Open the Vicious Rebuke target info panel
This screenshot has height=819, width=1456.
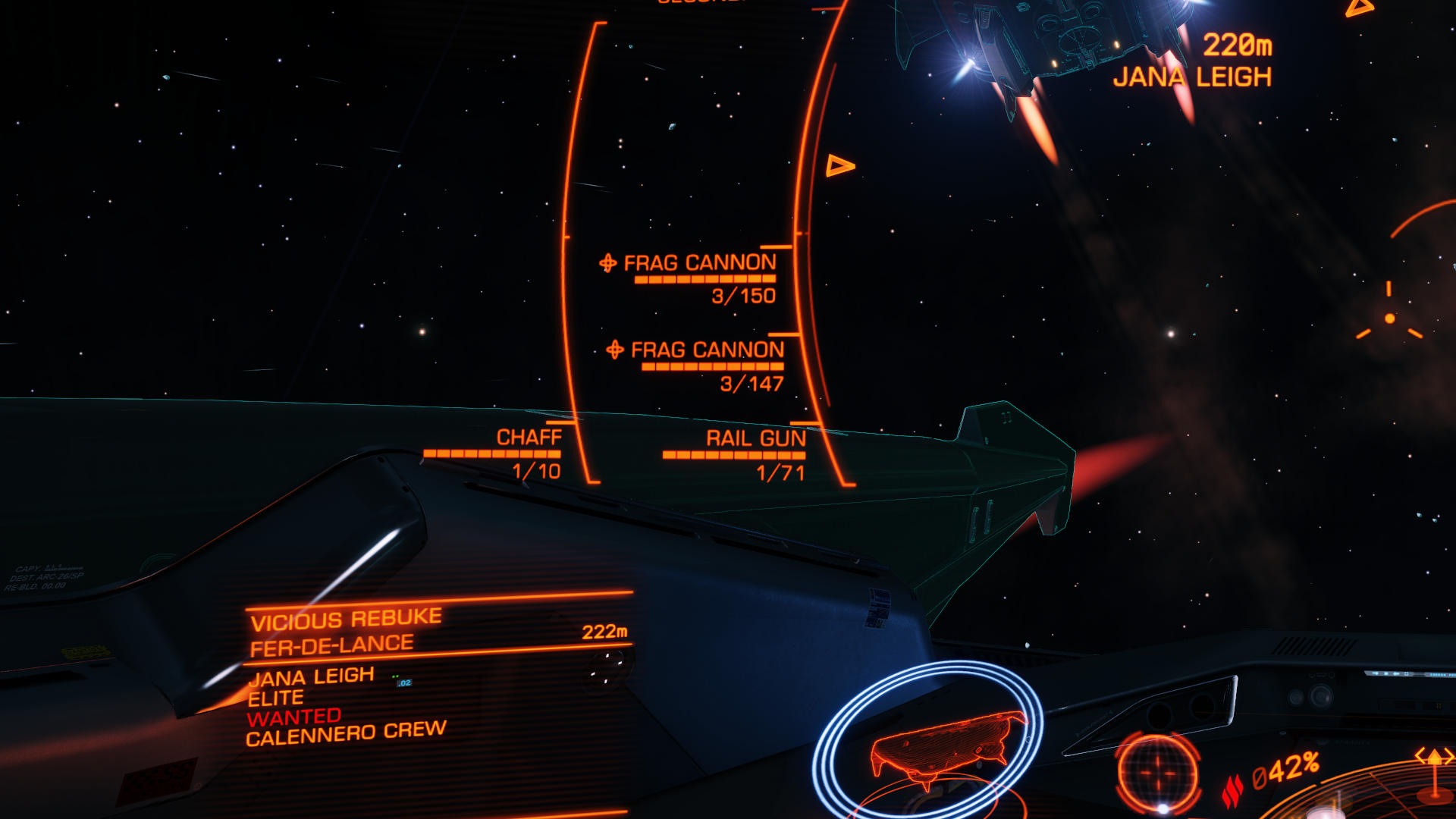point(346,620)
